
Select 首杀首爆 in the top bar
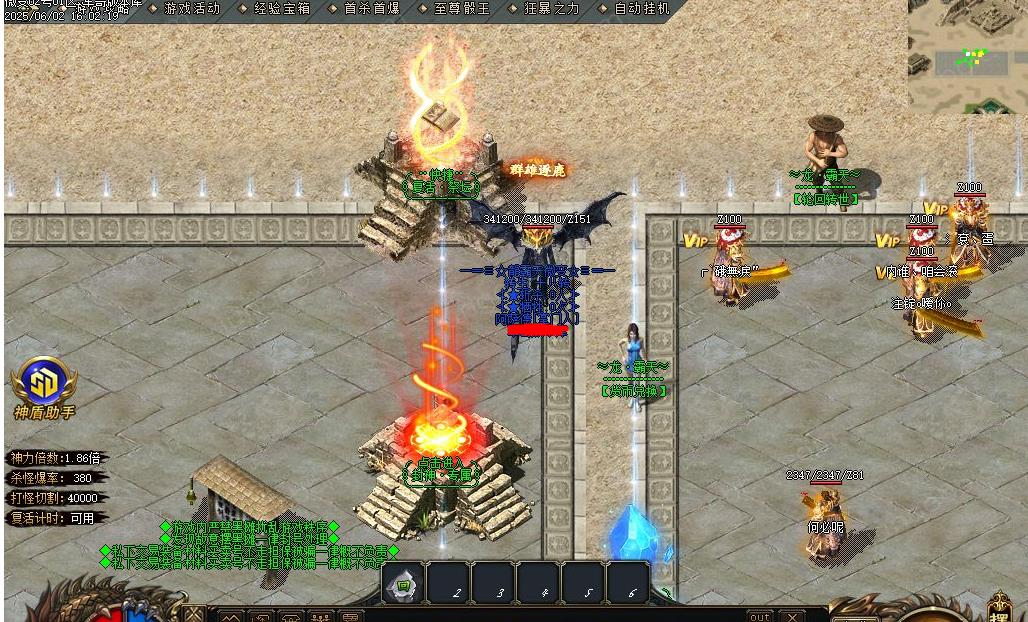(371, 9)
